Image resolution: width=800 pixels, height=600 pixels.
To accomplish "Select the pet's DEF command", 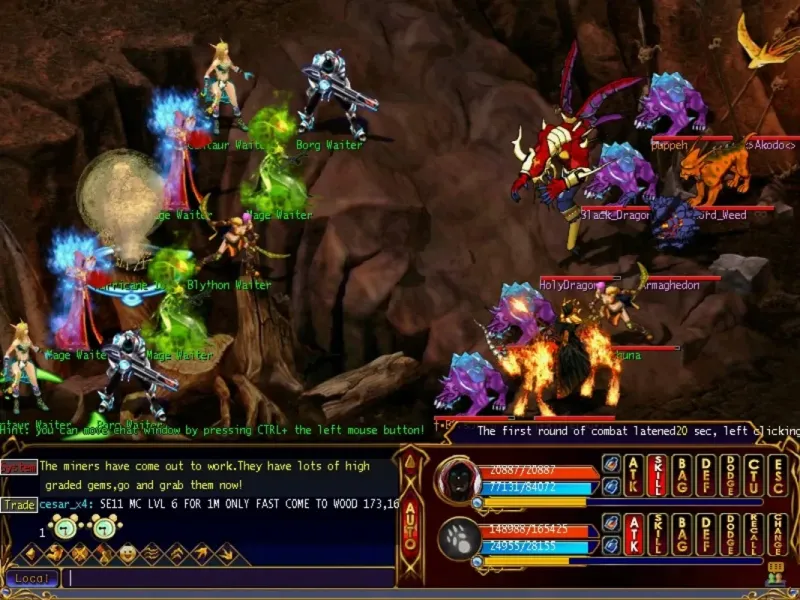I will click(706, 534).
